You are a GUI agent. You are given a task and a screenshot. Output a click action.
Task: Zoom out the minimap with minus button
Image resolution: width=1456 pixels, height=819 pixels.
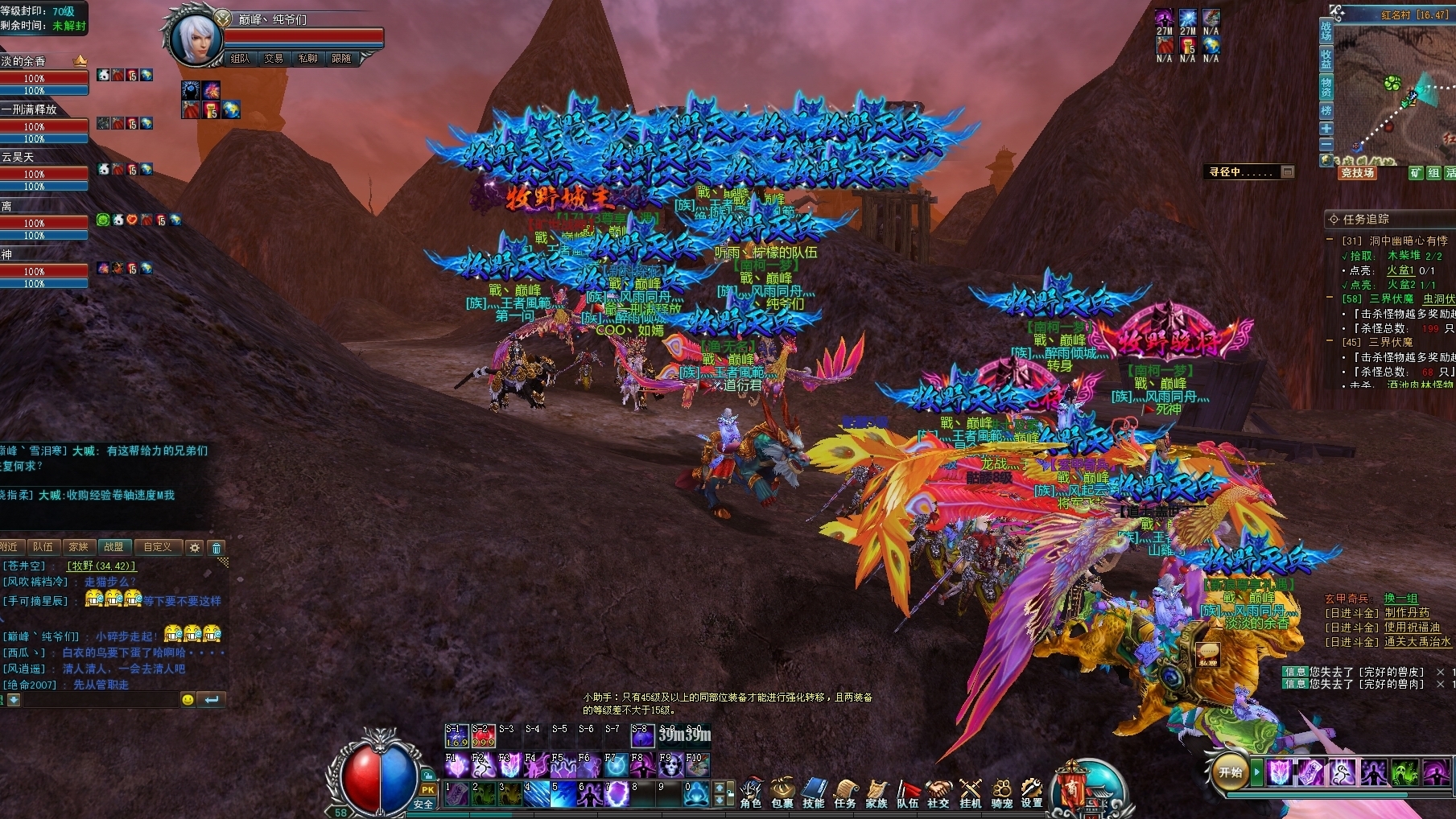1326,144
